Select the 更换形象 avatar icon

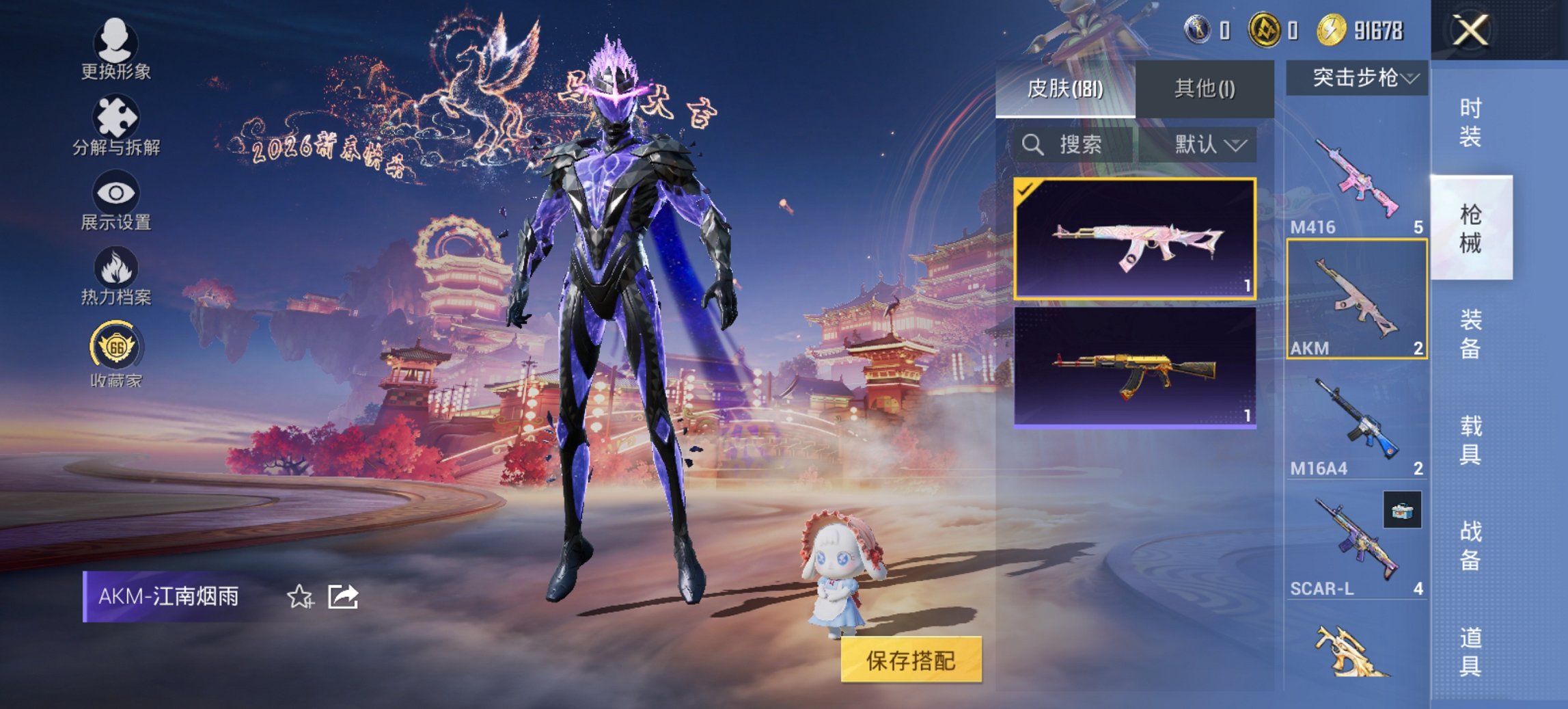(116, 42)
